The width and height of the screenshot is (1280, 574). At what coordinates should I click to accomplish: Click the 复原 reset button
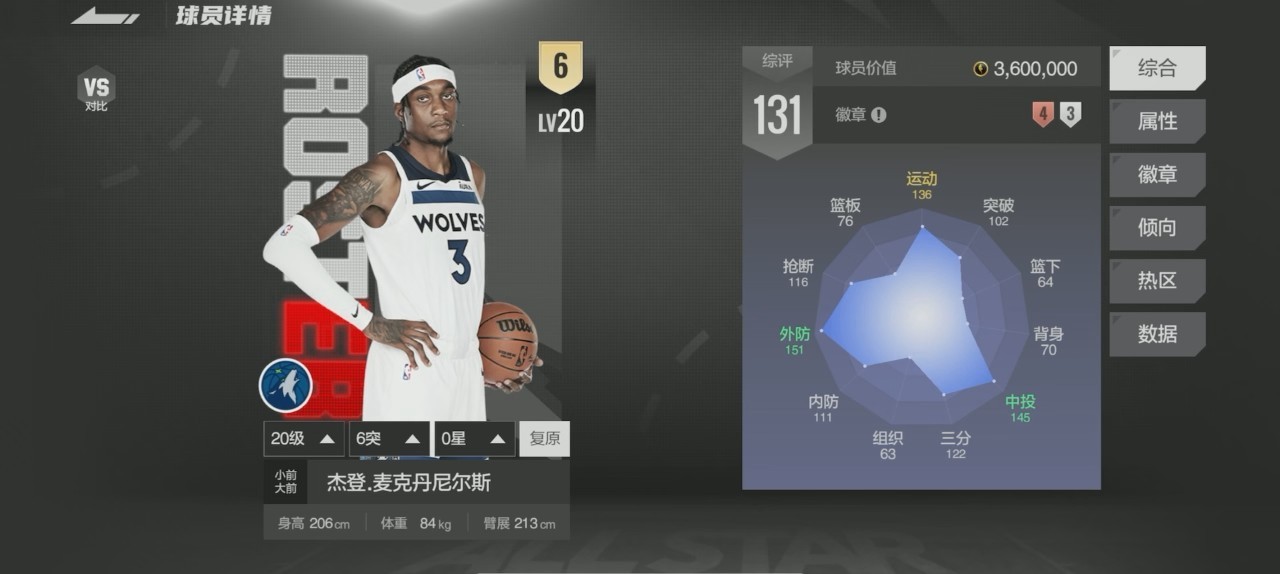[x=544, y=439]
